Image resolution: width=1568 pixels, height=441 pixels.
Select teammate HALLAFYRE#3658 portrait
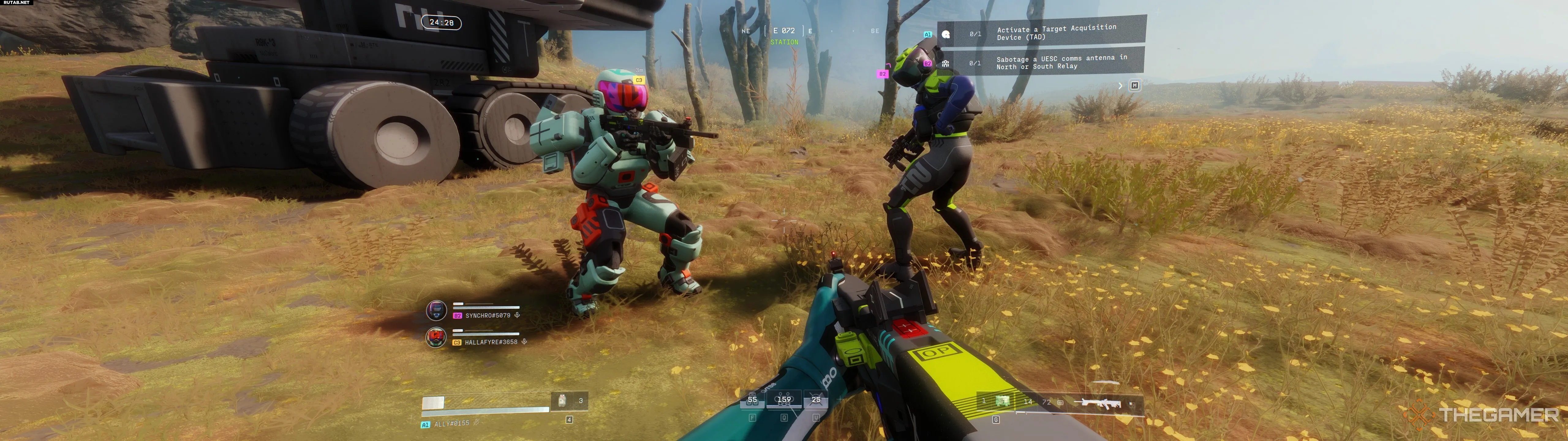coord(436,337)
